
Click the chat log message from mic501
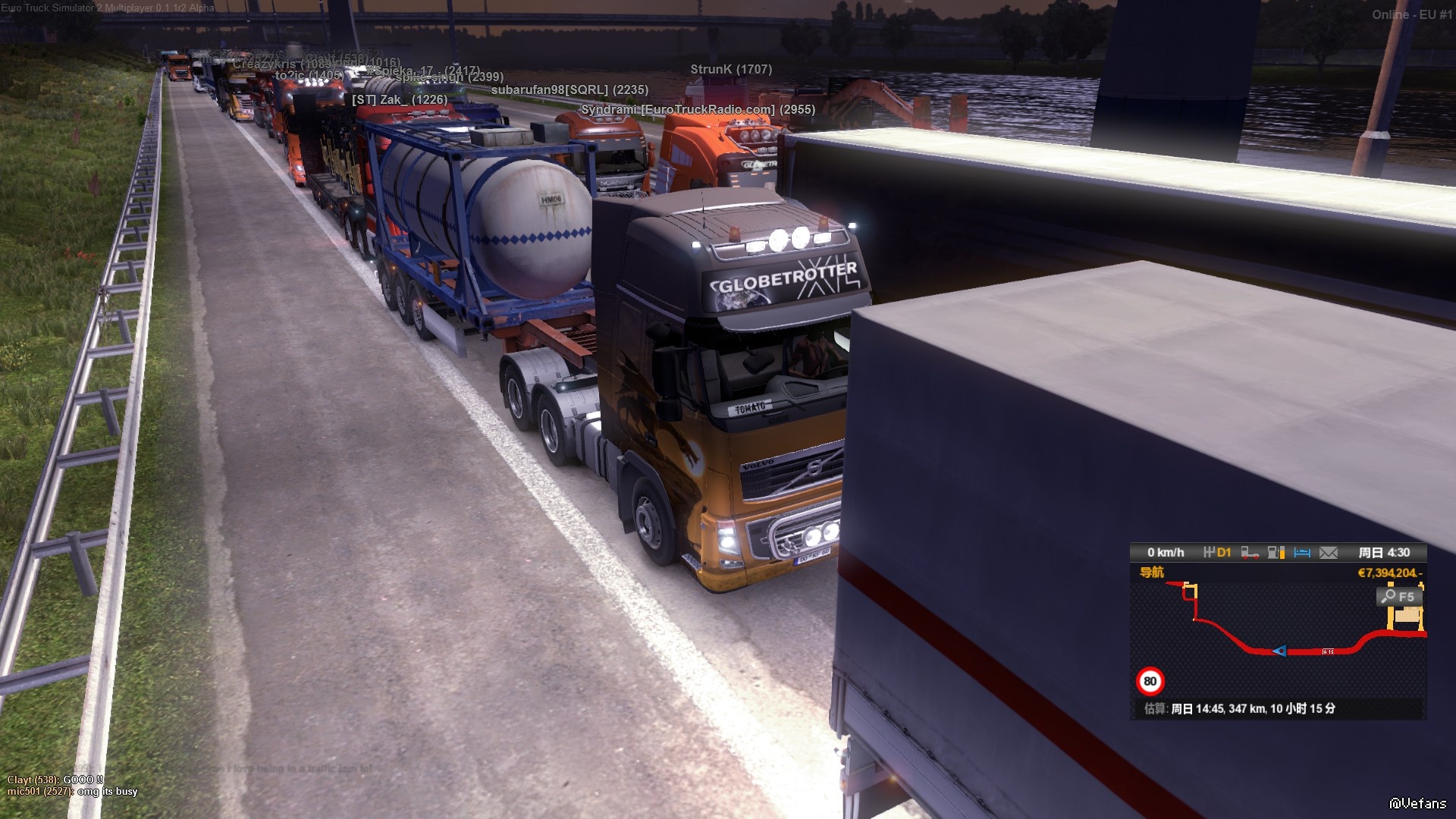(73, 792)
